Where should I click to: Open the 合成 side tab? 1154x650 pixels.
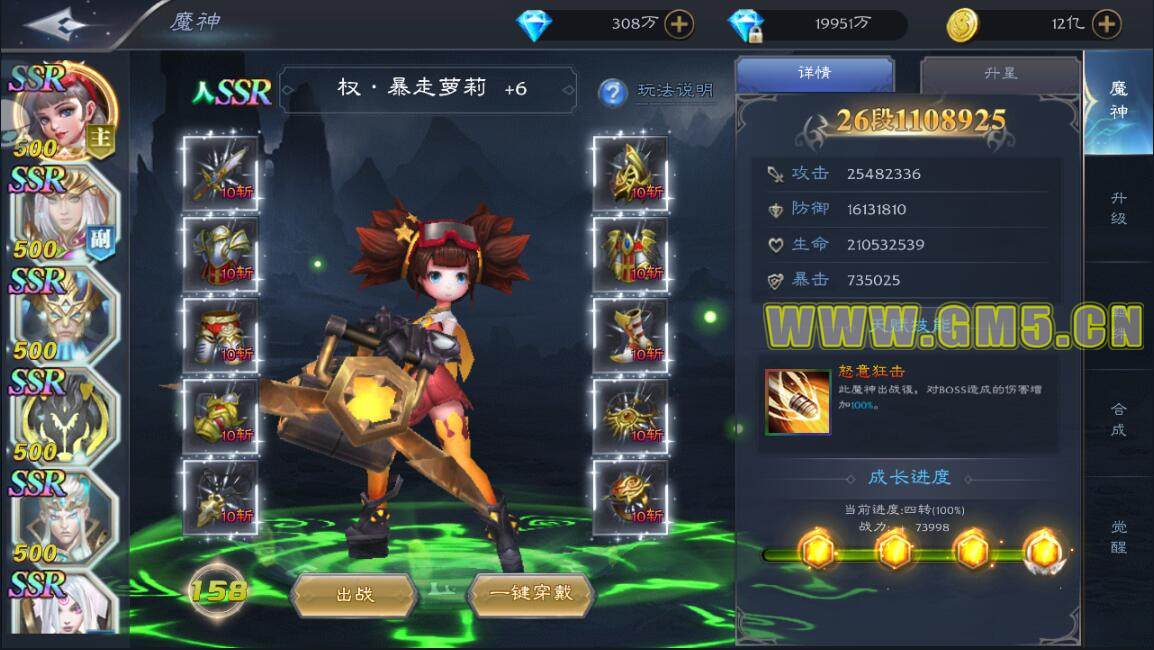pyautogui.click(x=1119, y=419)
